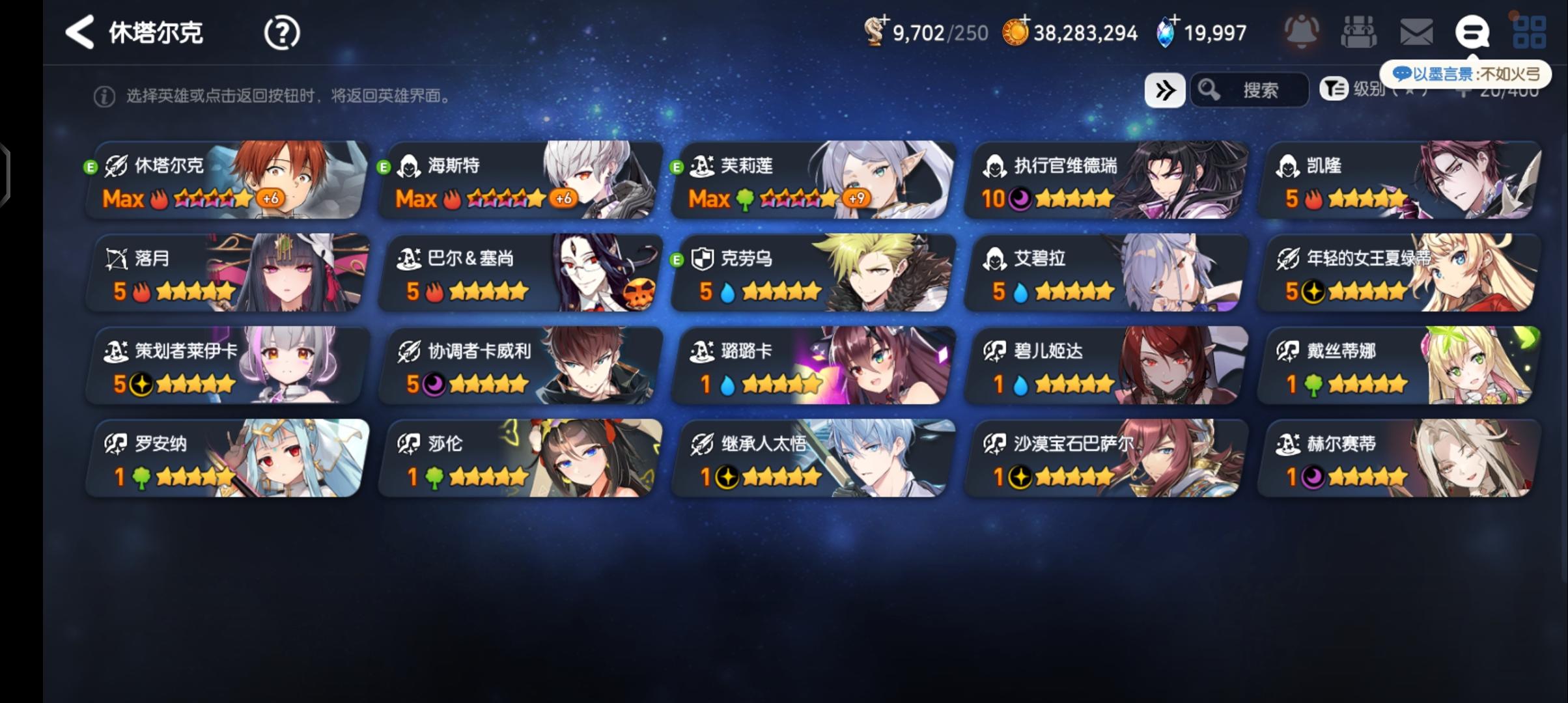Expand the filter bar with double chevron
Screen dimensions: 1568x703
pos(1166,90)
